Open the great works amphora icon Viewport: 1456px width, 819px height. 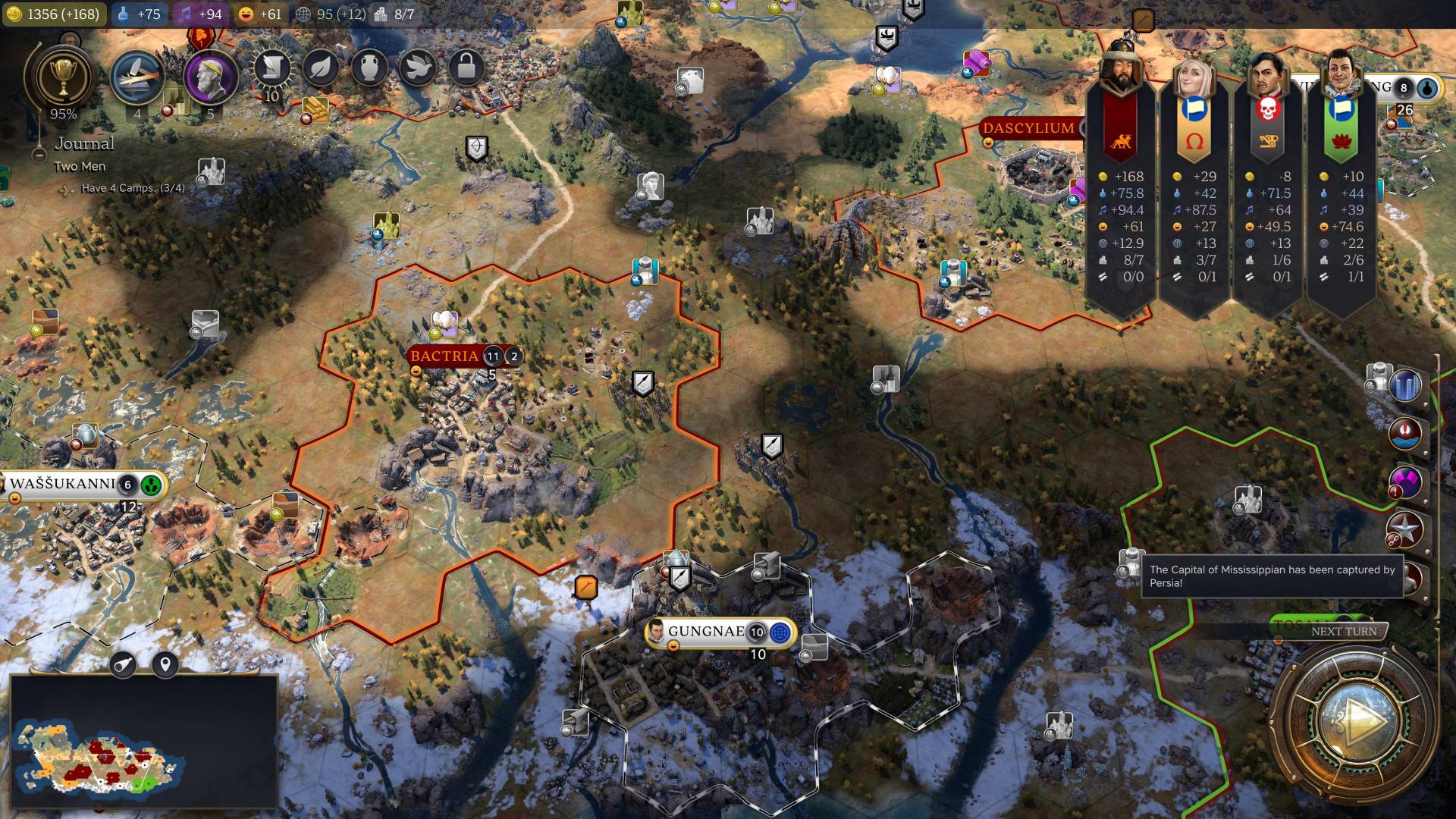pyautogui.click(x=369, y=69)
